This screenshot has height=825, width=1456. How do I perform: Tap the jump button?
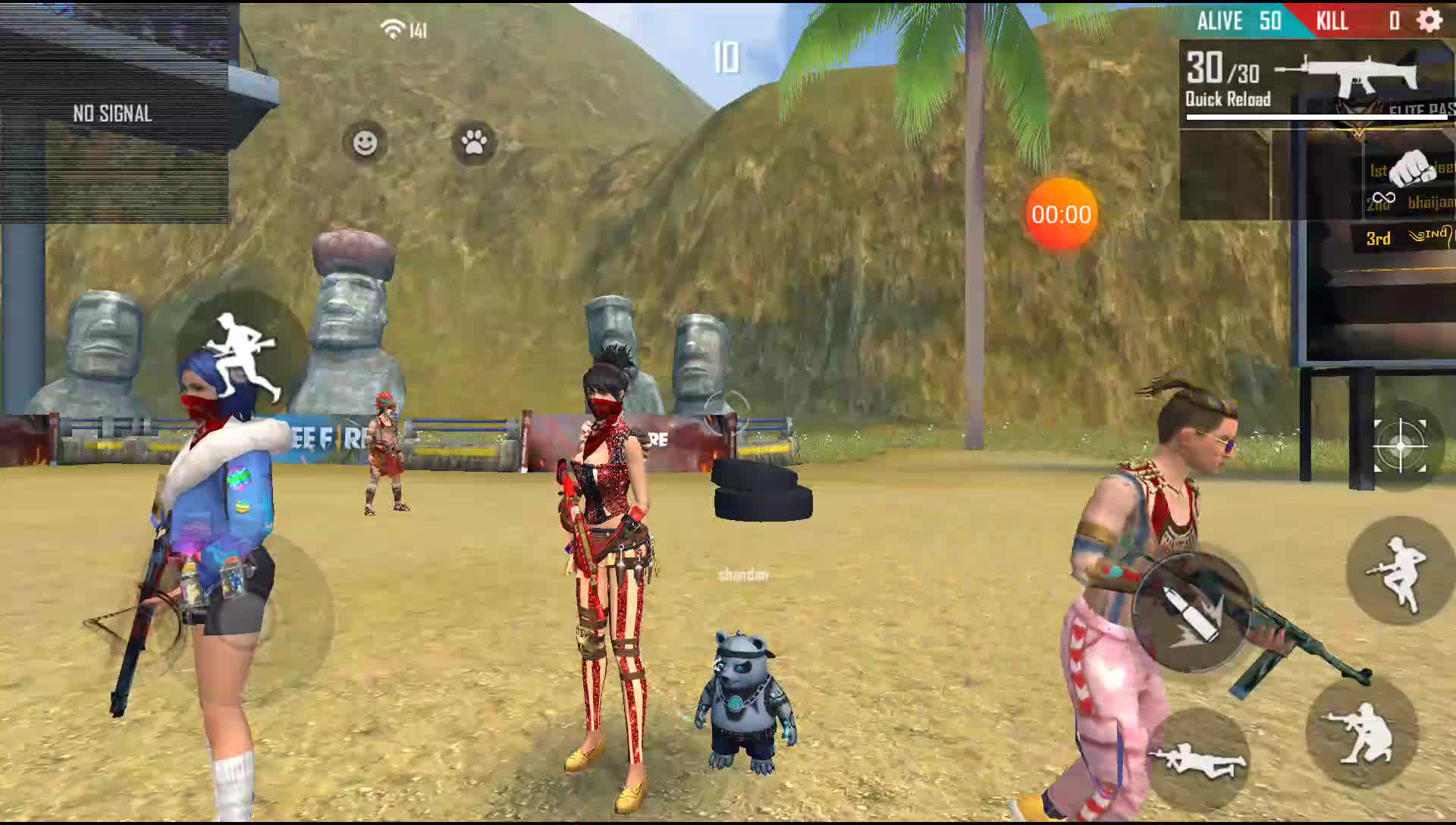tap(1398, 571)
